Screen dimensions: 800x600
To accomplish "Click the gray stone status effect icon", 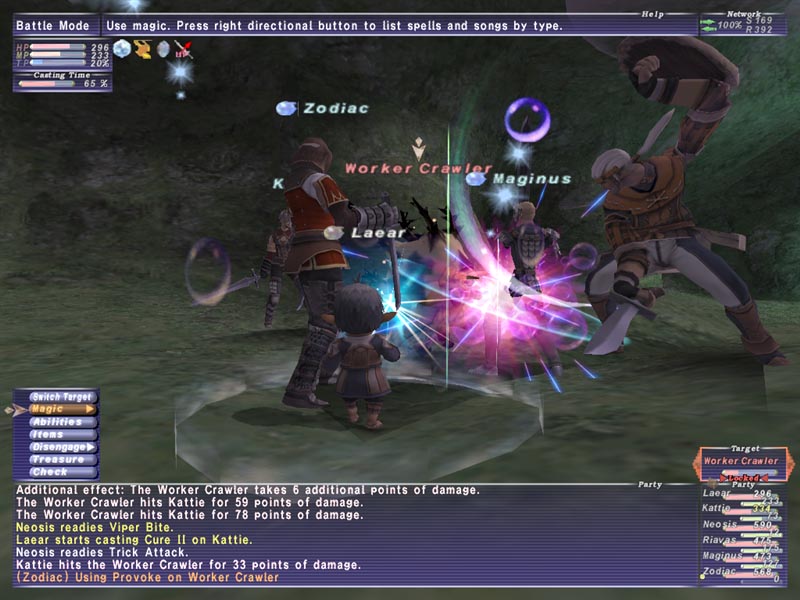I will 163,48.
